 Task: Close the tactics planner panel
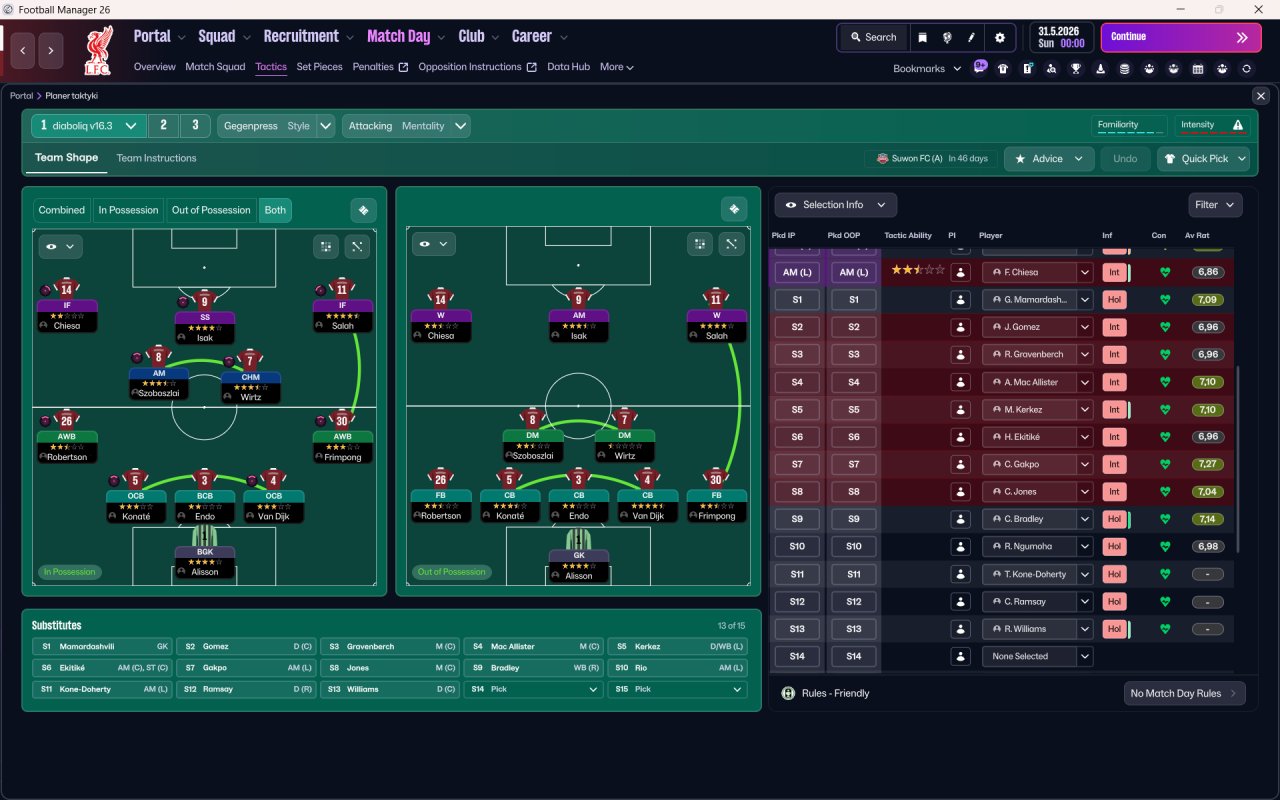pyautogui.click(x=1260, y=96)
